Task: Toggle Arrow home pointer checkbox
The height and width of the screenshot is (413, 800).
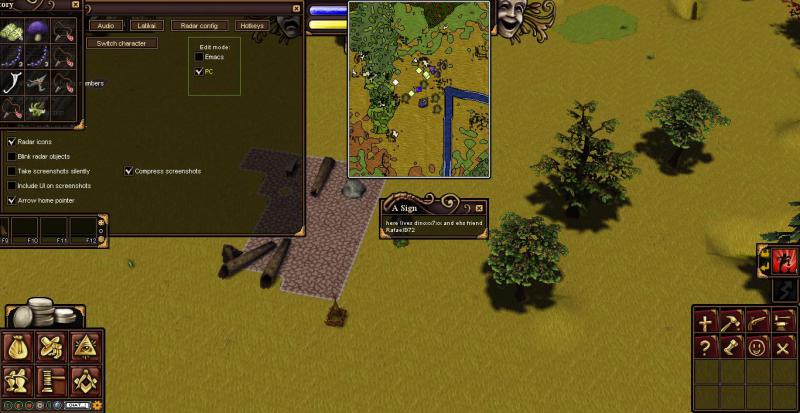Action: point(11,200)
